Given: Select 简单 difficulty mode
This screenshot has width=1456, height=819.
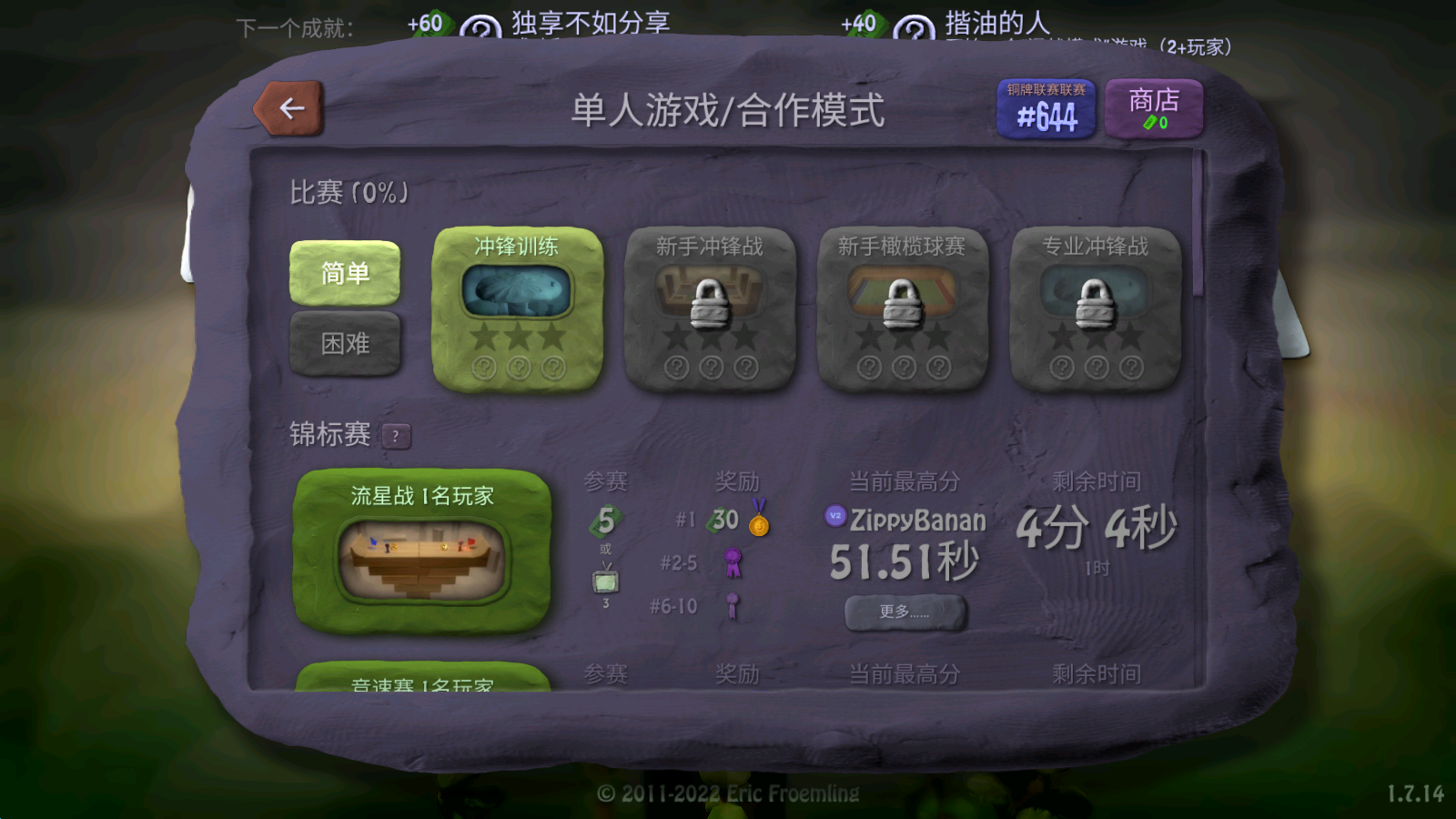Looking at the screenshot, I should click(346, 273).
